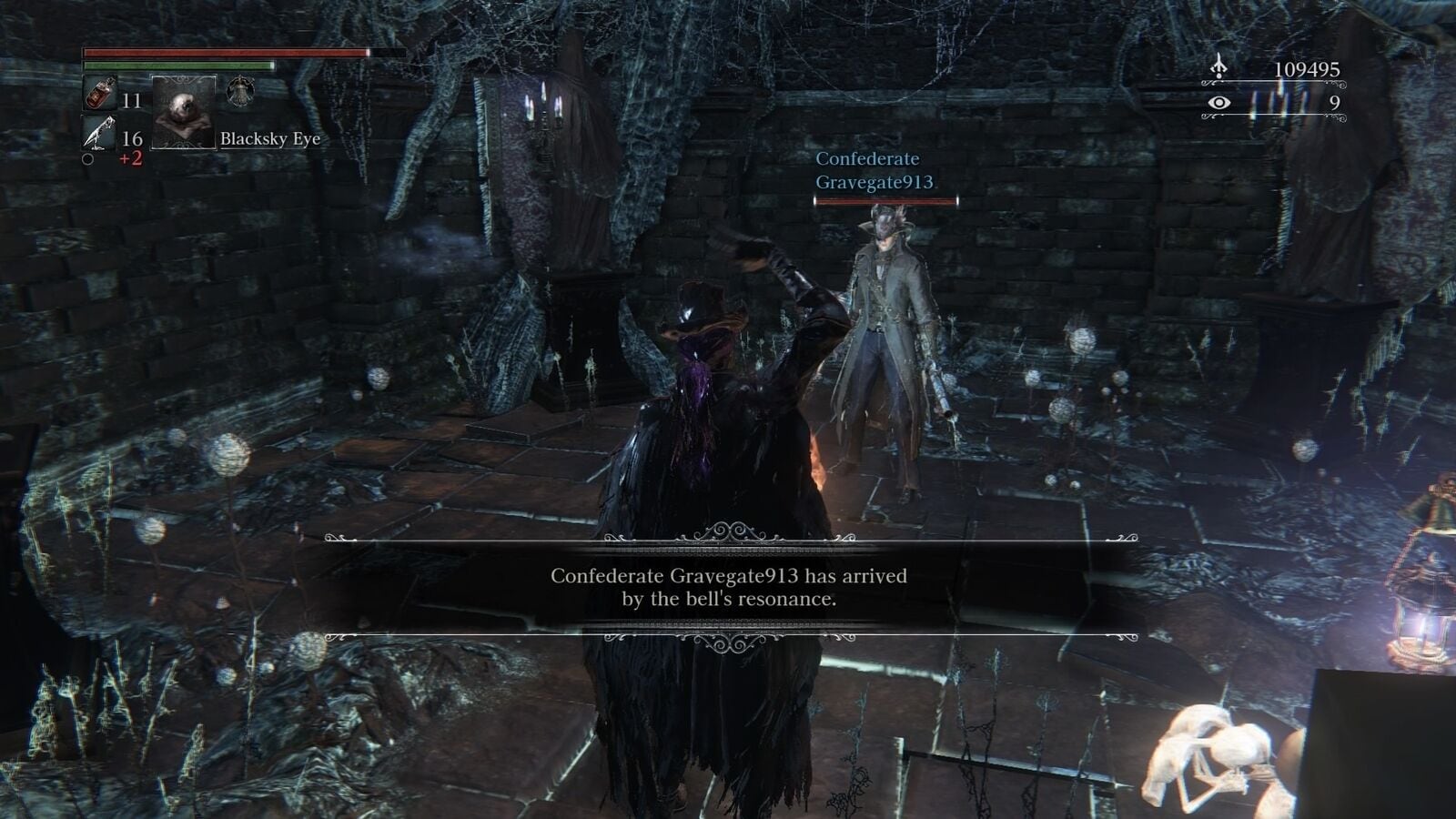Click the bell icon beside the item slot

(x=240, y=91)
